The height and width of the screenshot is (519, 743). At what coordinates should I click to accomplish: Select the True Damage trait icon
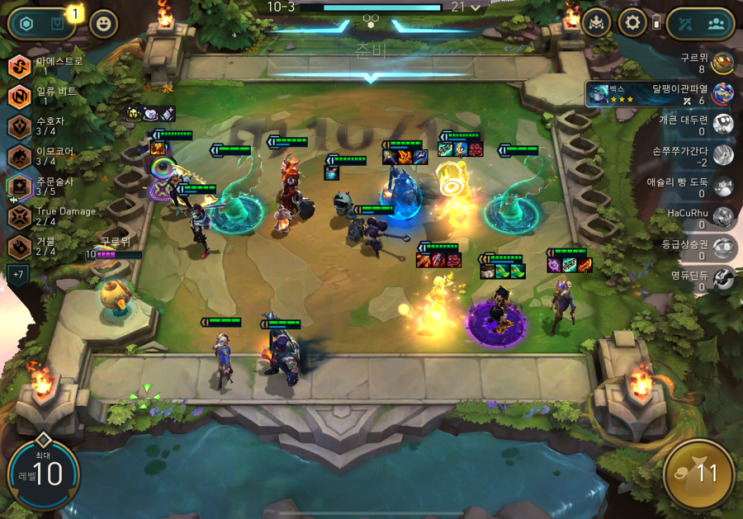(20, 216)
